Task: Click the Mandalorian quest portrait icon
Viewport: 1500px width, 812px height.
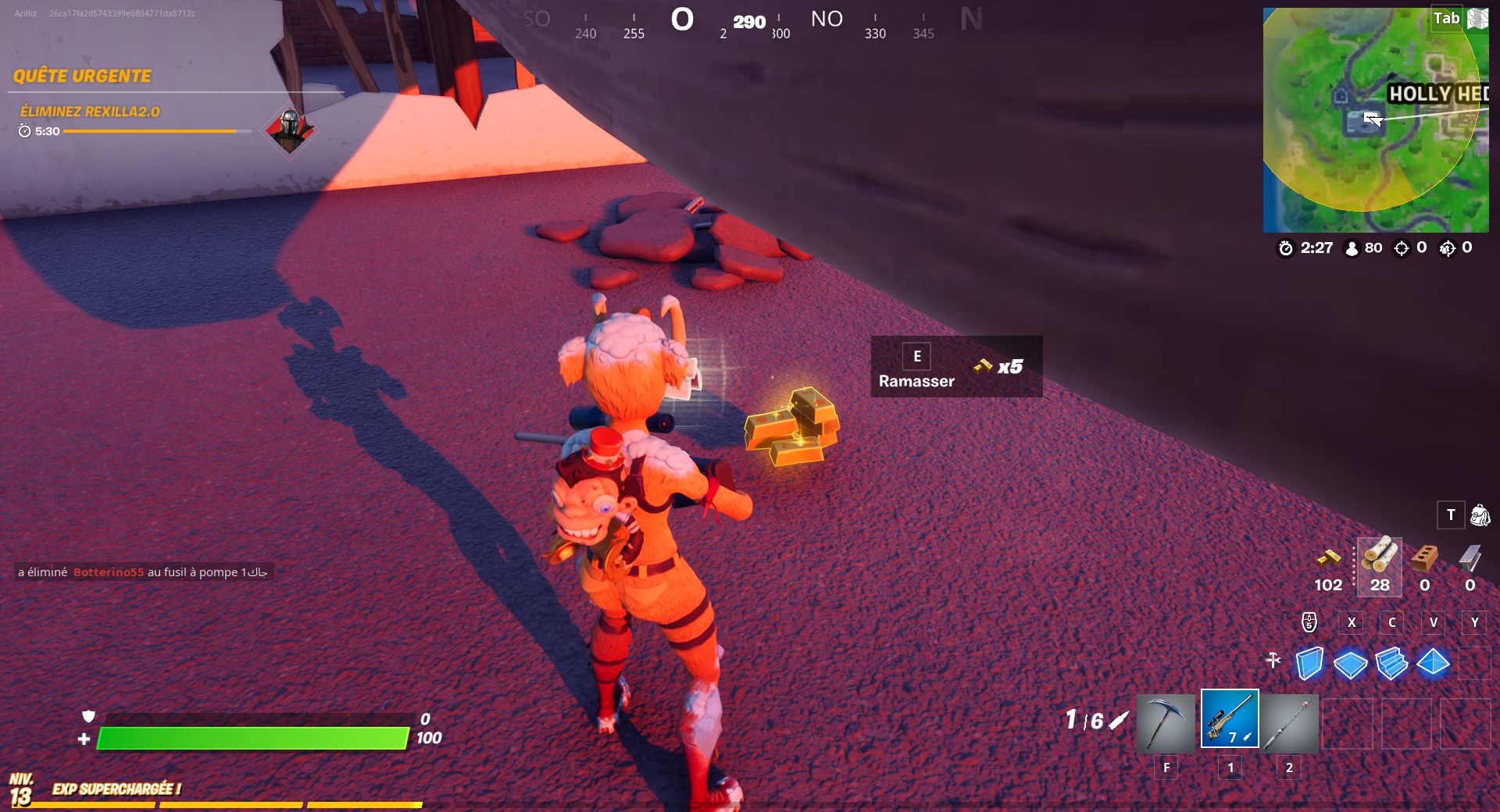Action: coord(289,133)
